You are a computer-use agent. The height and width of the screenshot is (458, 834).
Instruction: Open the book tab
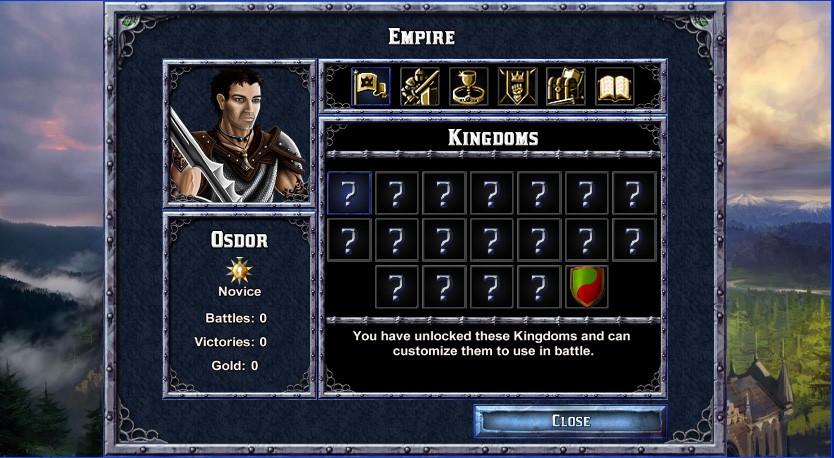coord(615,87)
